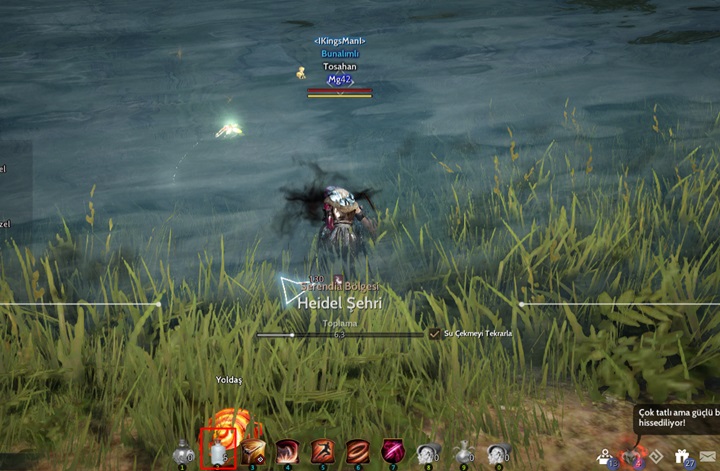Use the item in hotbar slot 8

point(428,453)
